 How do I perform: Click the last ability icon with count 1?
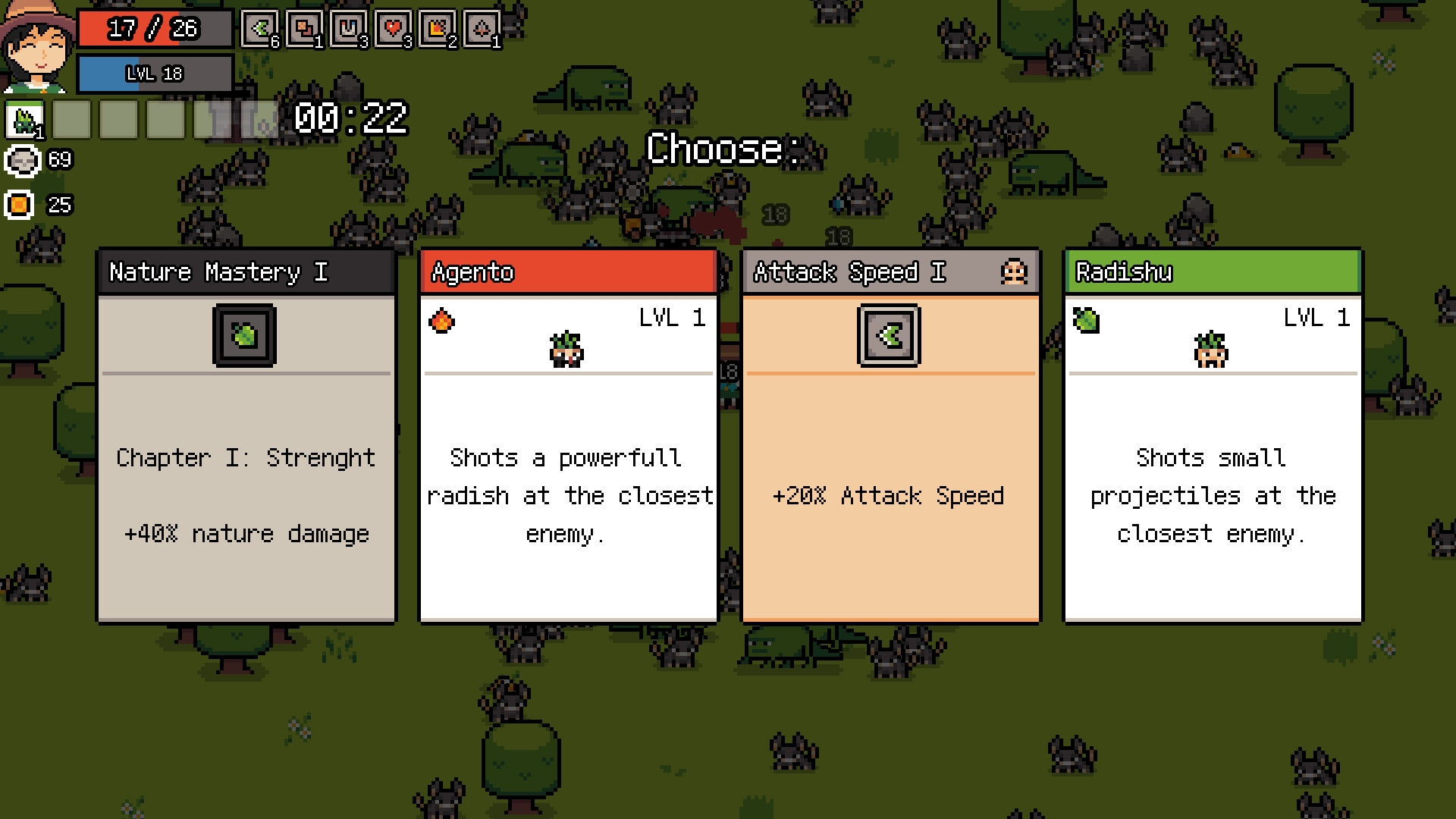point(482,28)
